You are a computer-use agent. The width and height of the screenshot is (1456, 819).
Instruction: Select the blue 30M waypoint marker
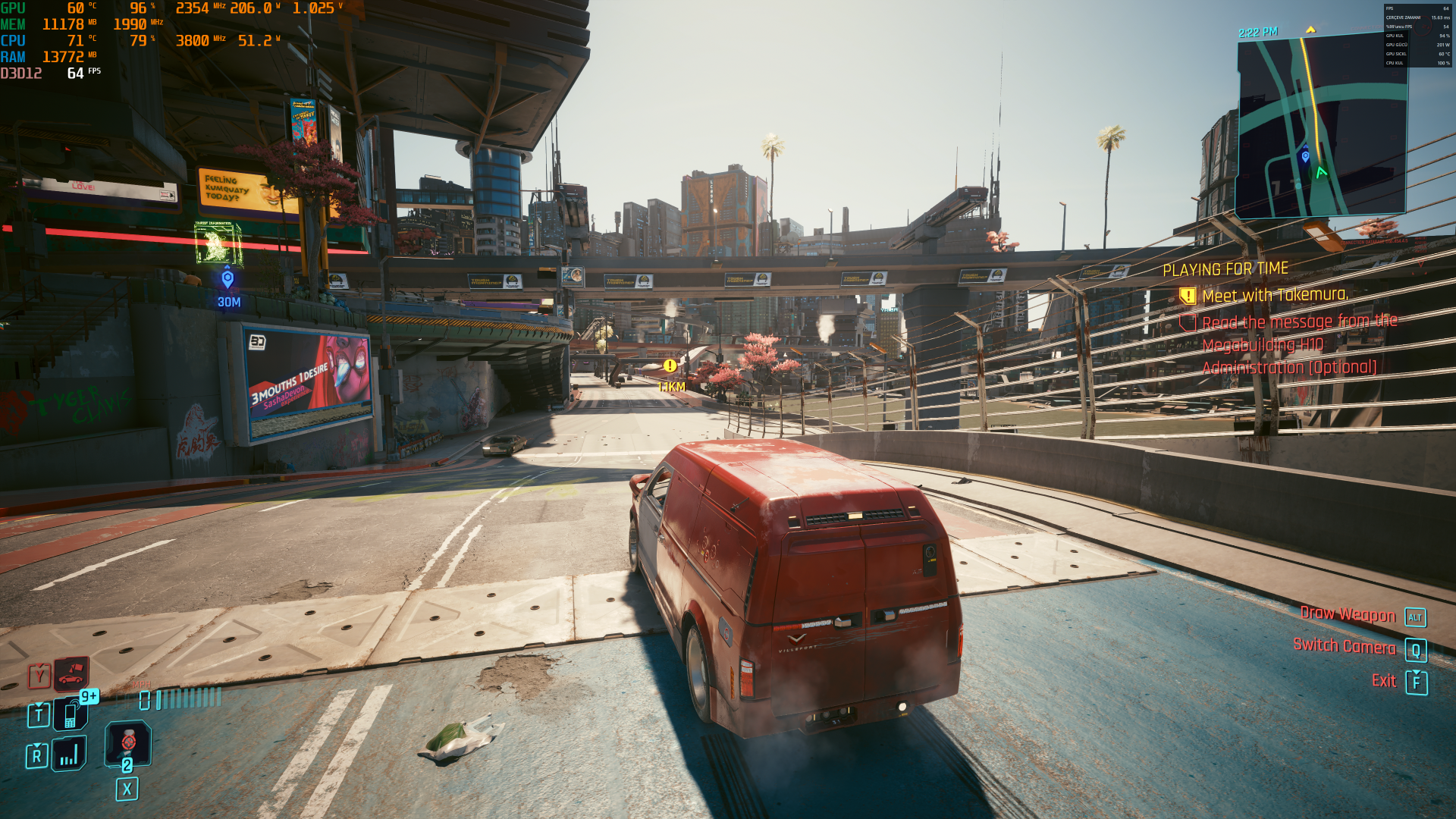[x=227, y=280]
